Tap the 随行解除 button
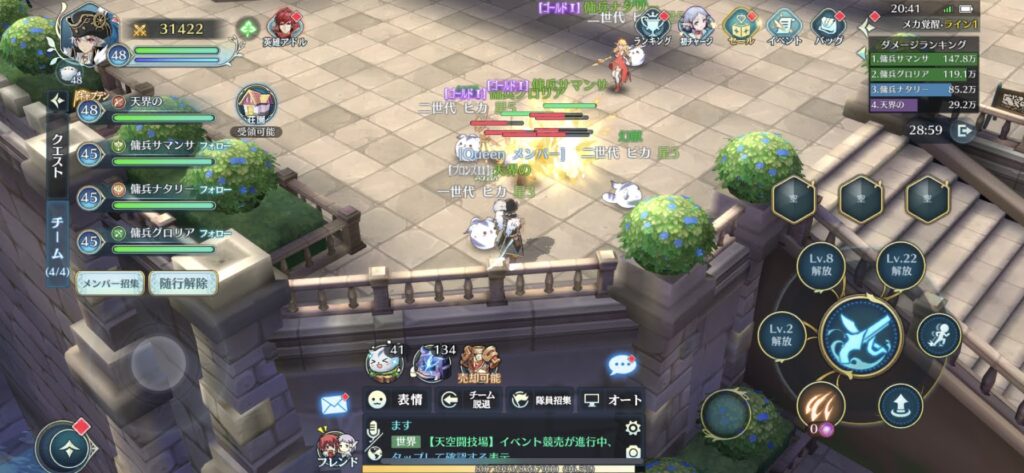Screen dimensions: 1024x473 (x=183, y=283)
